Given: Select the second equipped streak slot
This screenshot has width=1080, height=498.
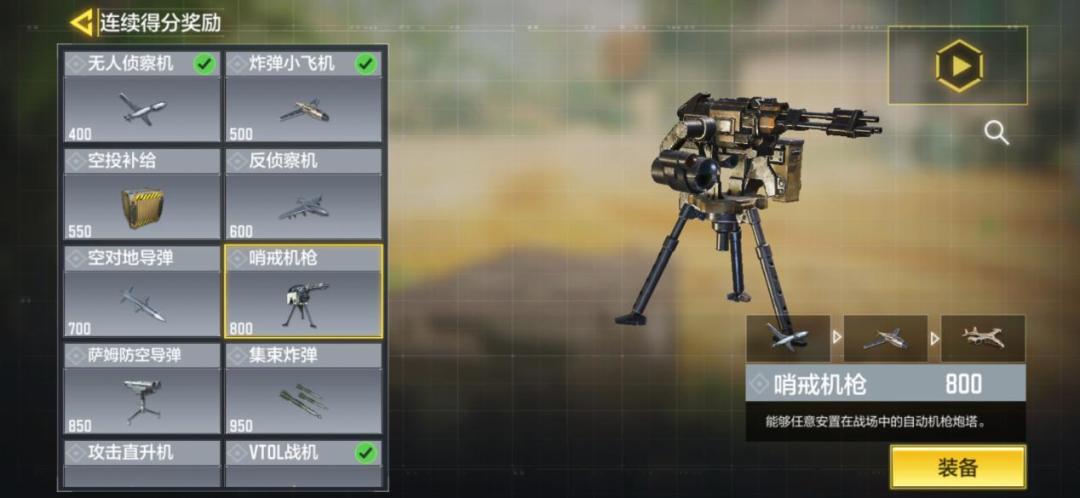Looking at the screenshot, I should [885, 338].
